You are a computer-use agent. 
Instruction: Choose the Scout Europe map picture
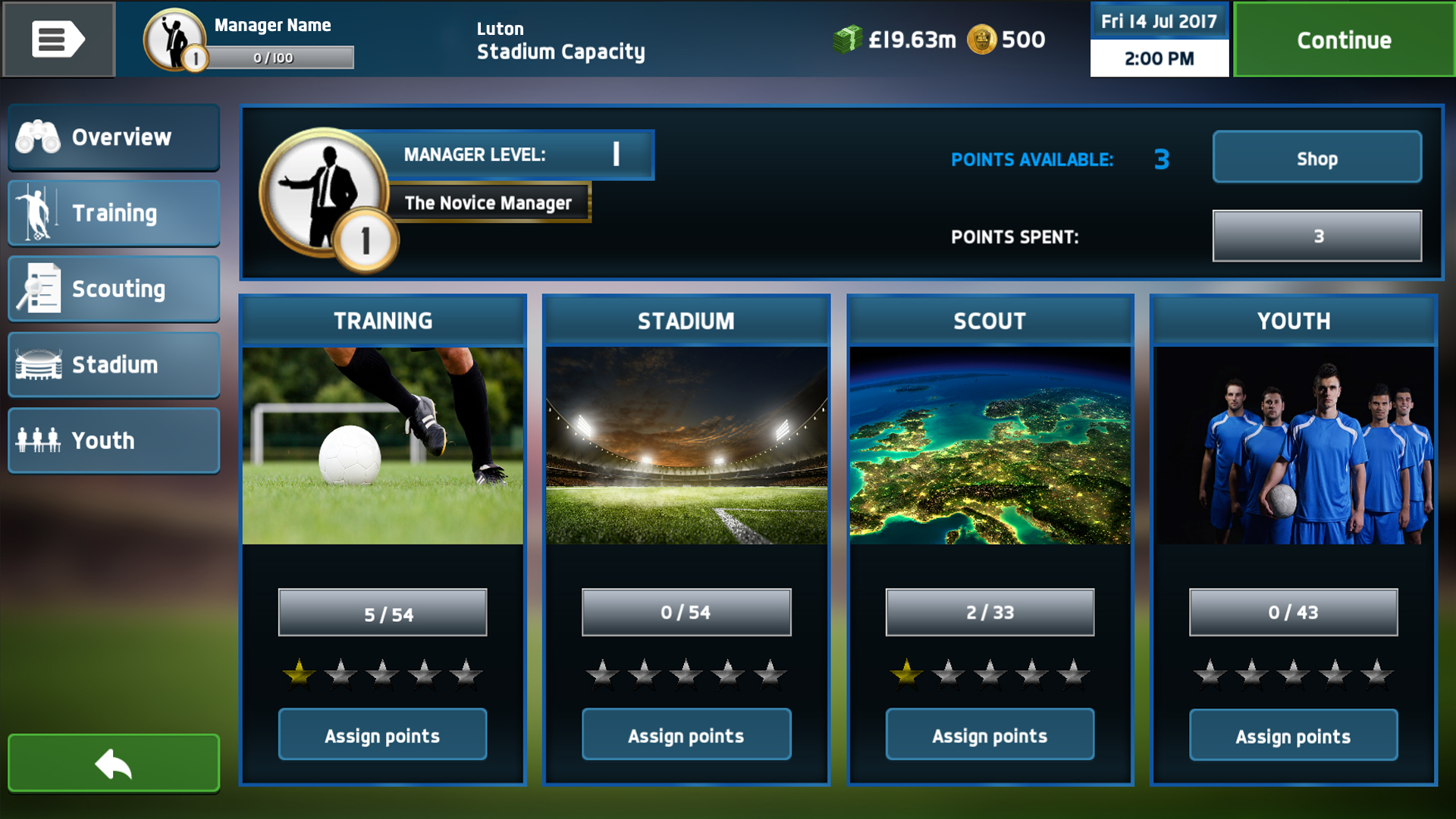coord(990,446)
